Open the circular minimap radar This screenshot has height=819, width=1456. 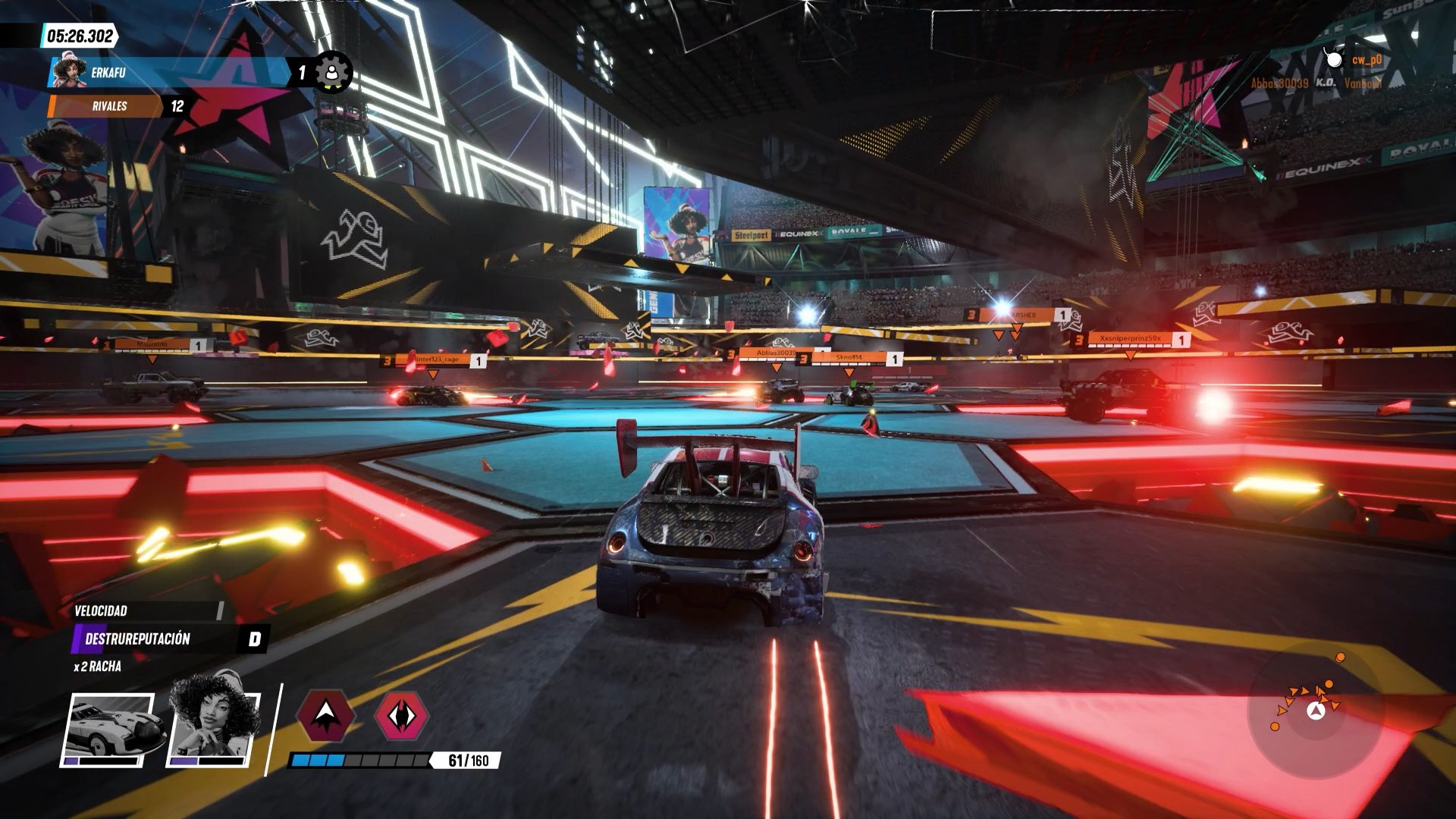pos(1316,711)
